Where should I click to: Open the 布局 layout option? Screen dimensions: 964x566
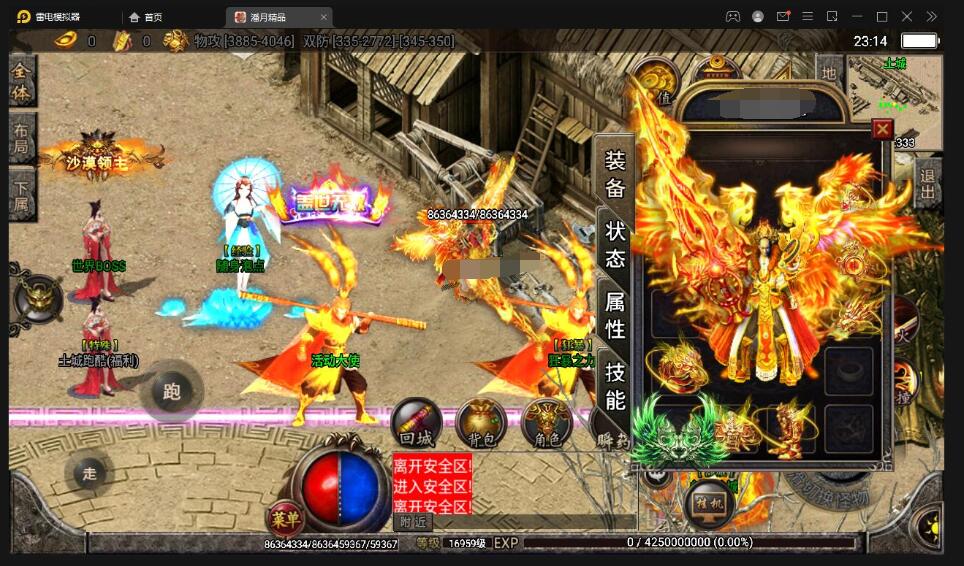pyautogui.click(x=22, y=139)
